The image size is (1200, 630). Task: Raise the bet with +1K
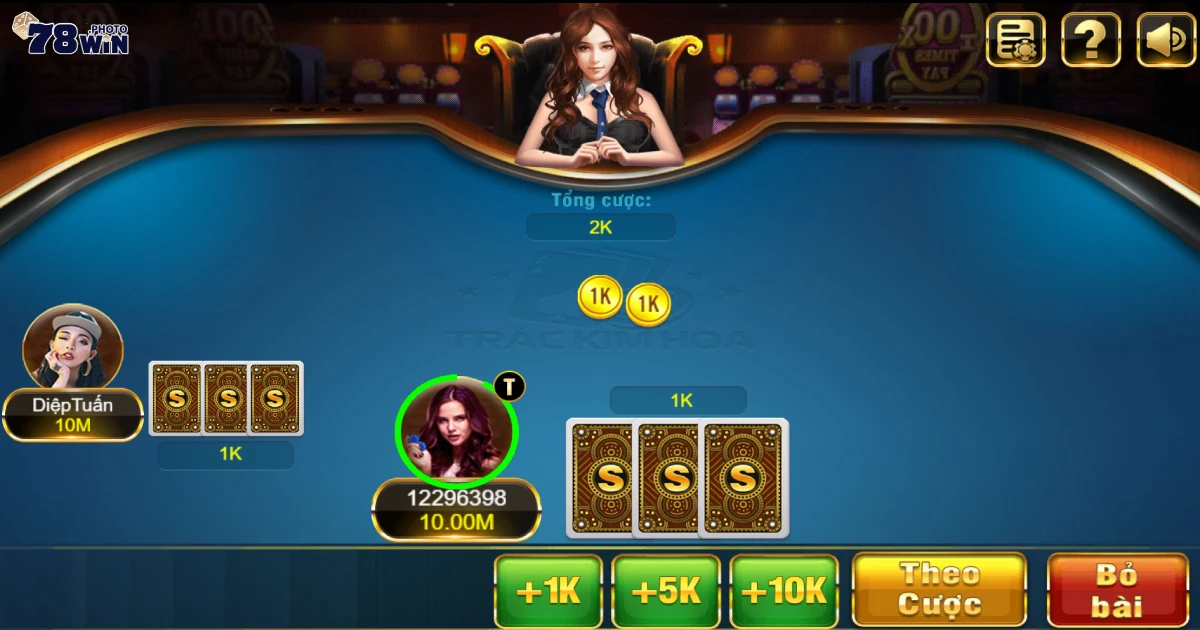click(548, 591)
